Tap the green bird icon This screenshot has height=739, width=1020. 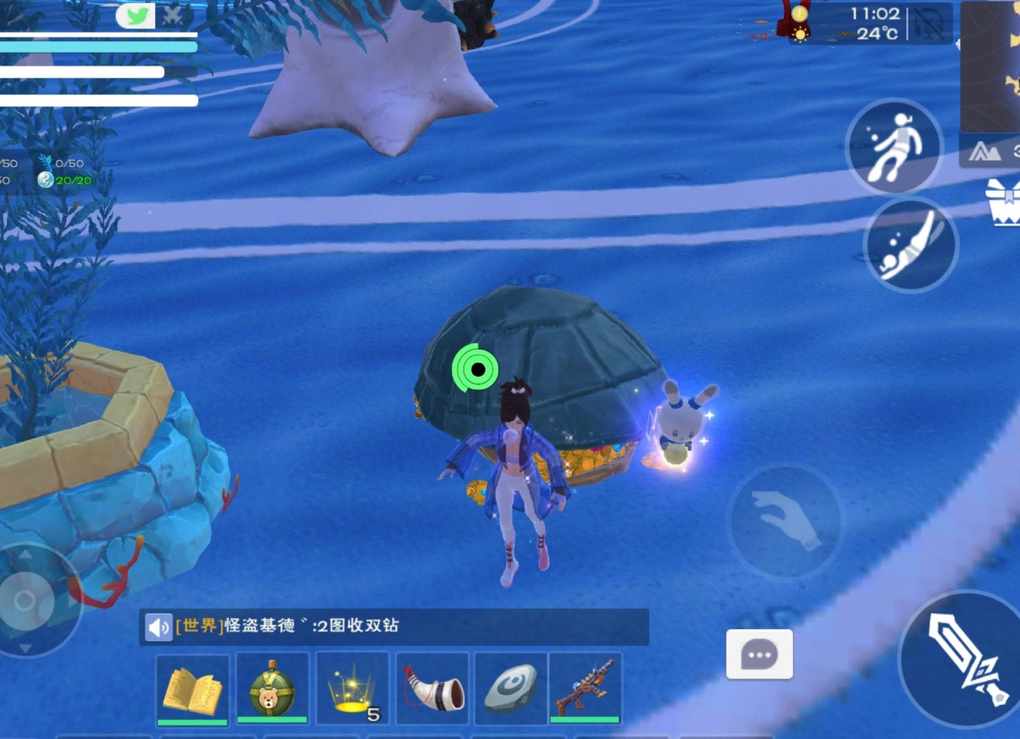click(136, 16)
